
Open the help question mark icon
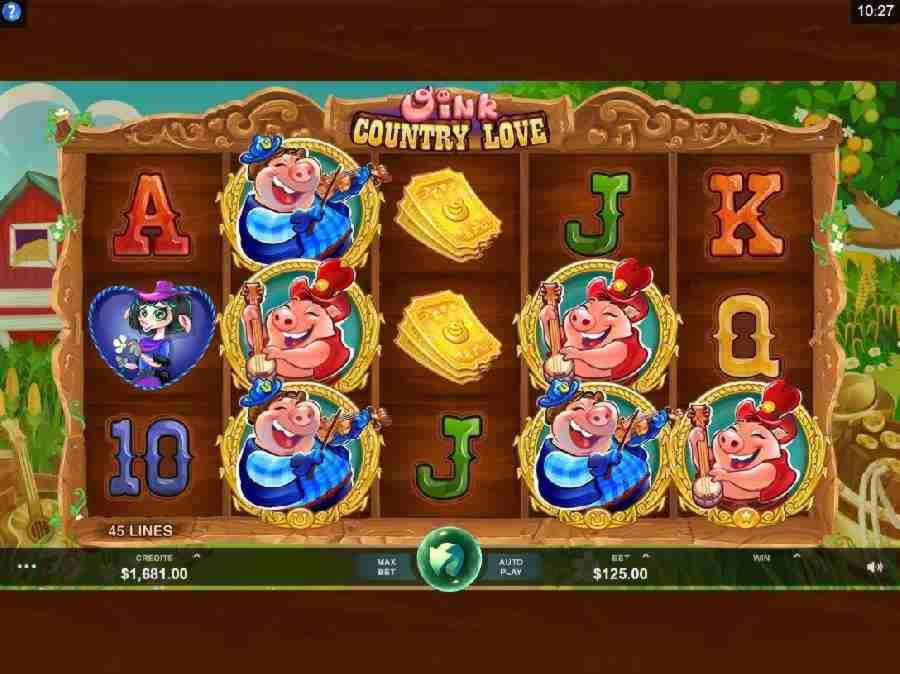(12, 10)
